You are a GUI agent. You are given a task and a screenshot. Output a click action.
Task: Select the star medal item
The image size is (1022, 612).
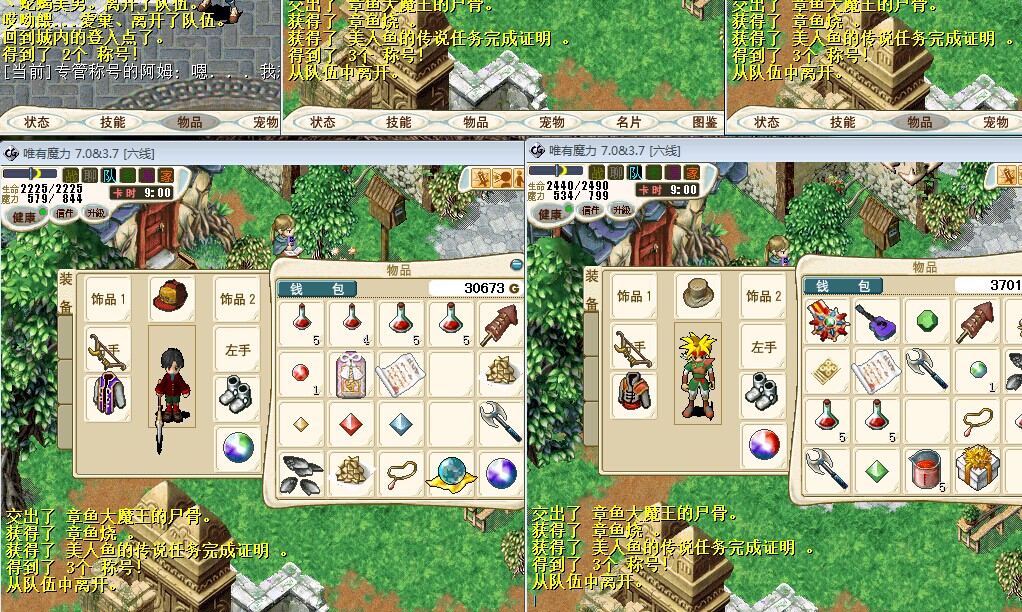pos(828,320)
